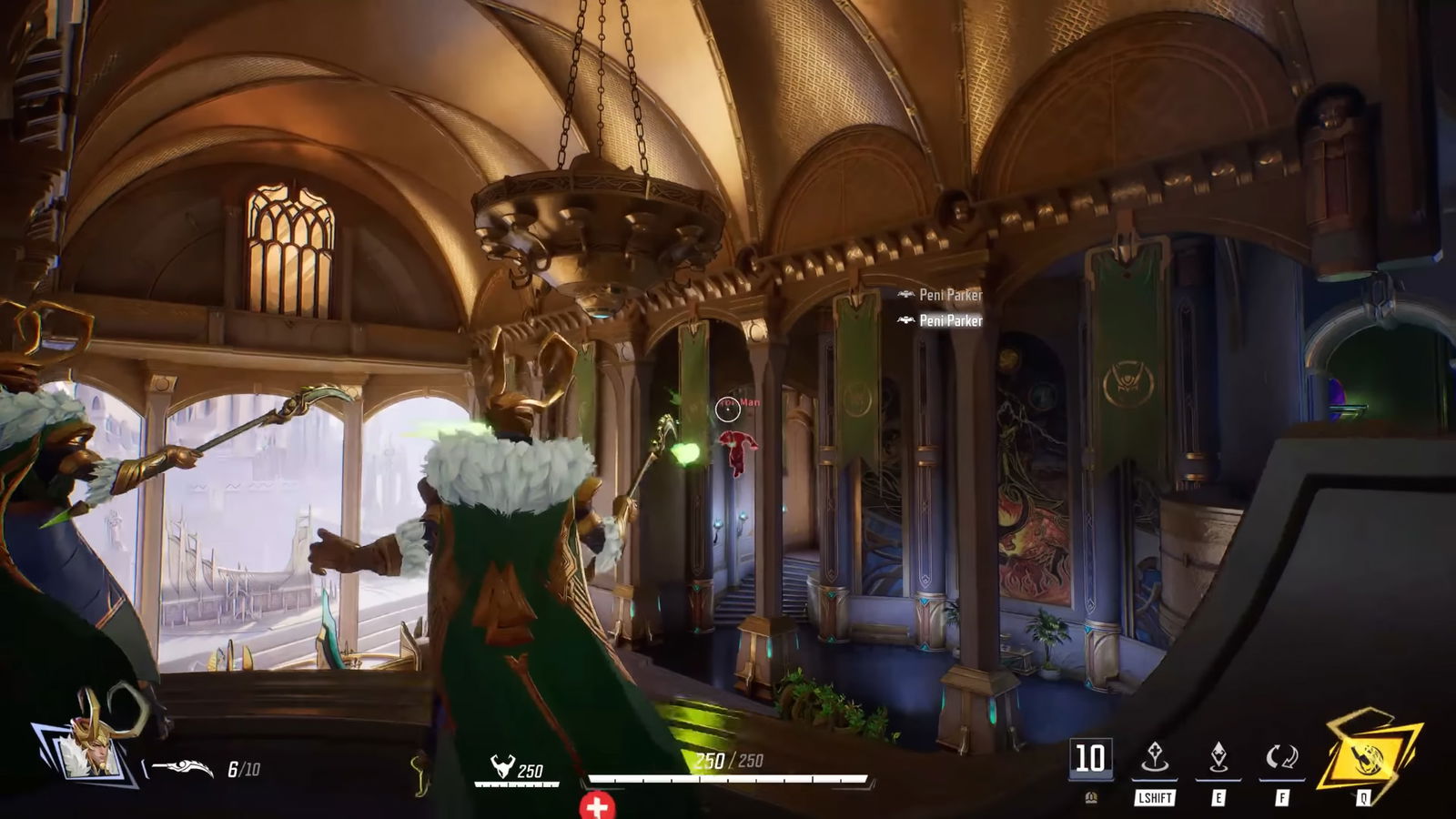Click the F keybind label

1283,798
